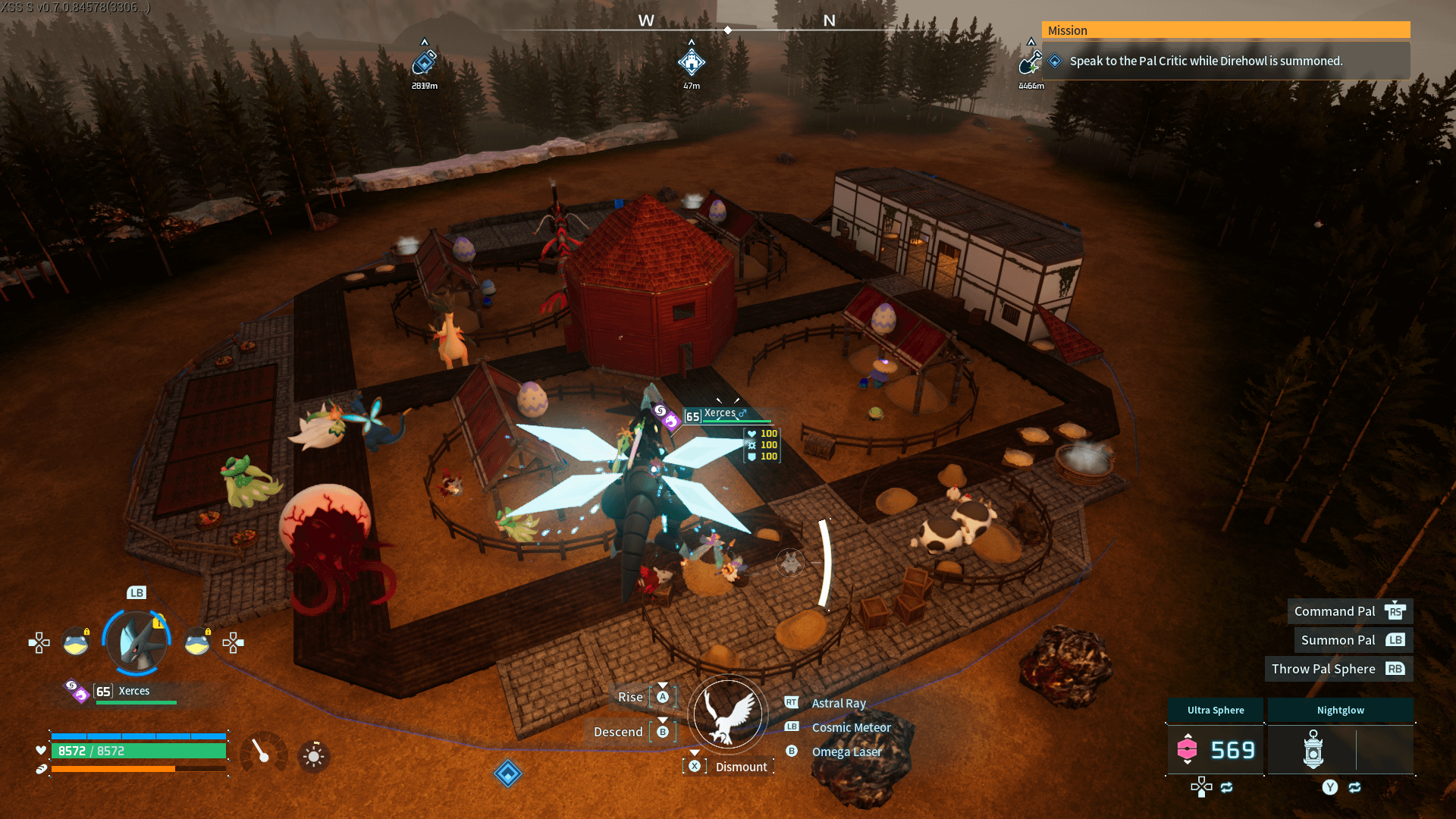The height and width of the screenshot is (819, 1456).
Task: Click the compass marker showing 2817m
Action: [x=425, y=62]
